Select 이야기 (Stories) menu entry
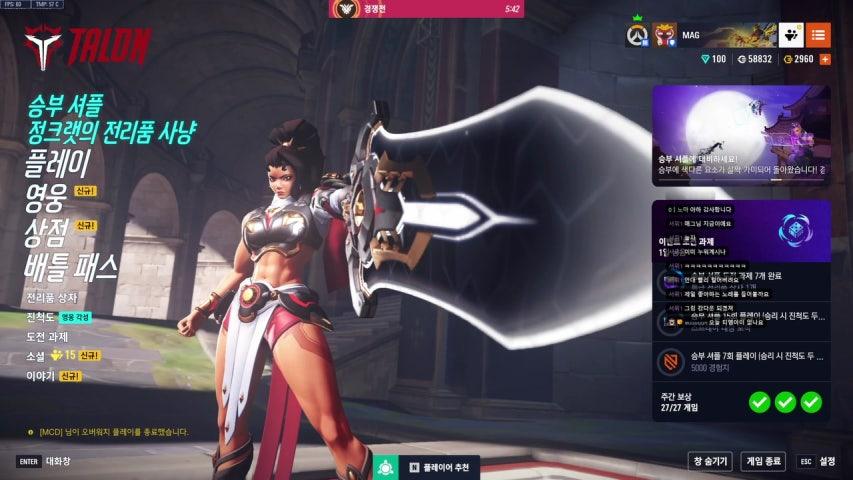 (41, 376)
